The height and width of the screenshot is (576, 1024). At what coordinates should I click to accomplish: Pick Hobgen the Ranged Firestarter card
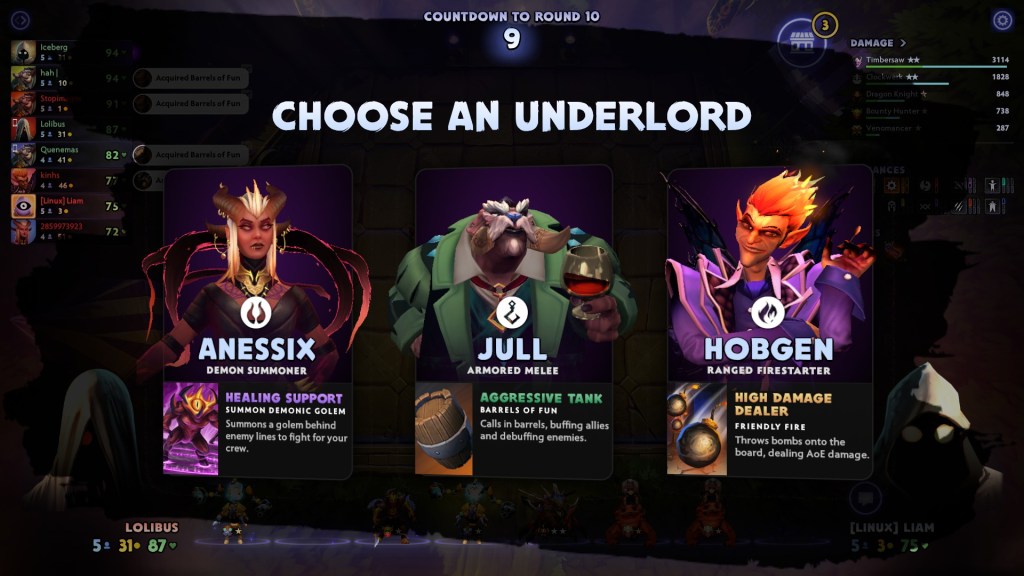[x=768, y=320]
